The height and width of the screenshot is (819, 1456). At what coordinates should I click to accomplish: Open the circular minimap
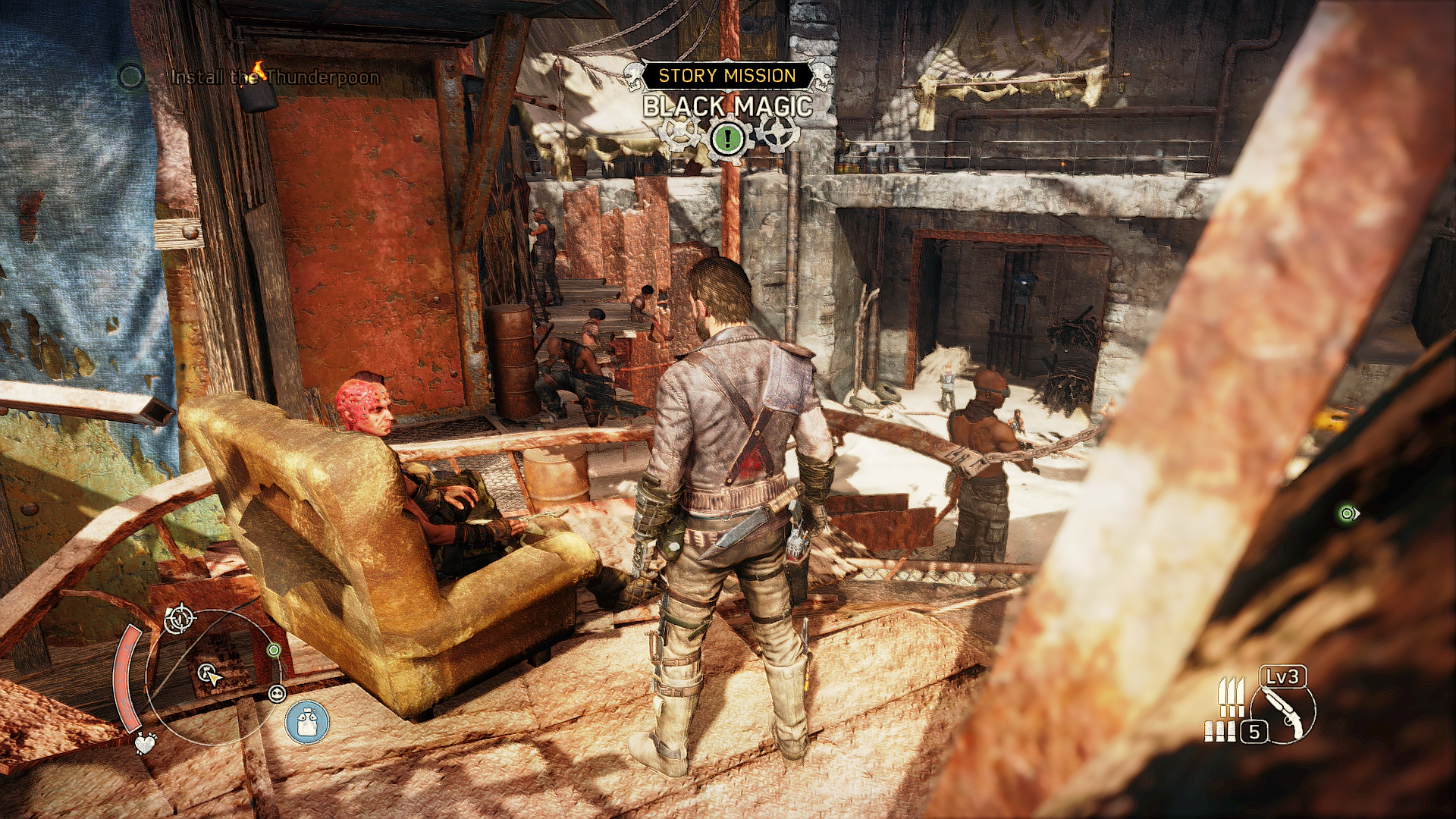click(x=212, y=675)
